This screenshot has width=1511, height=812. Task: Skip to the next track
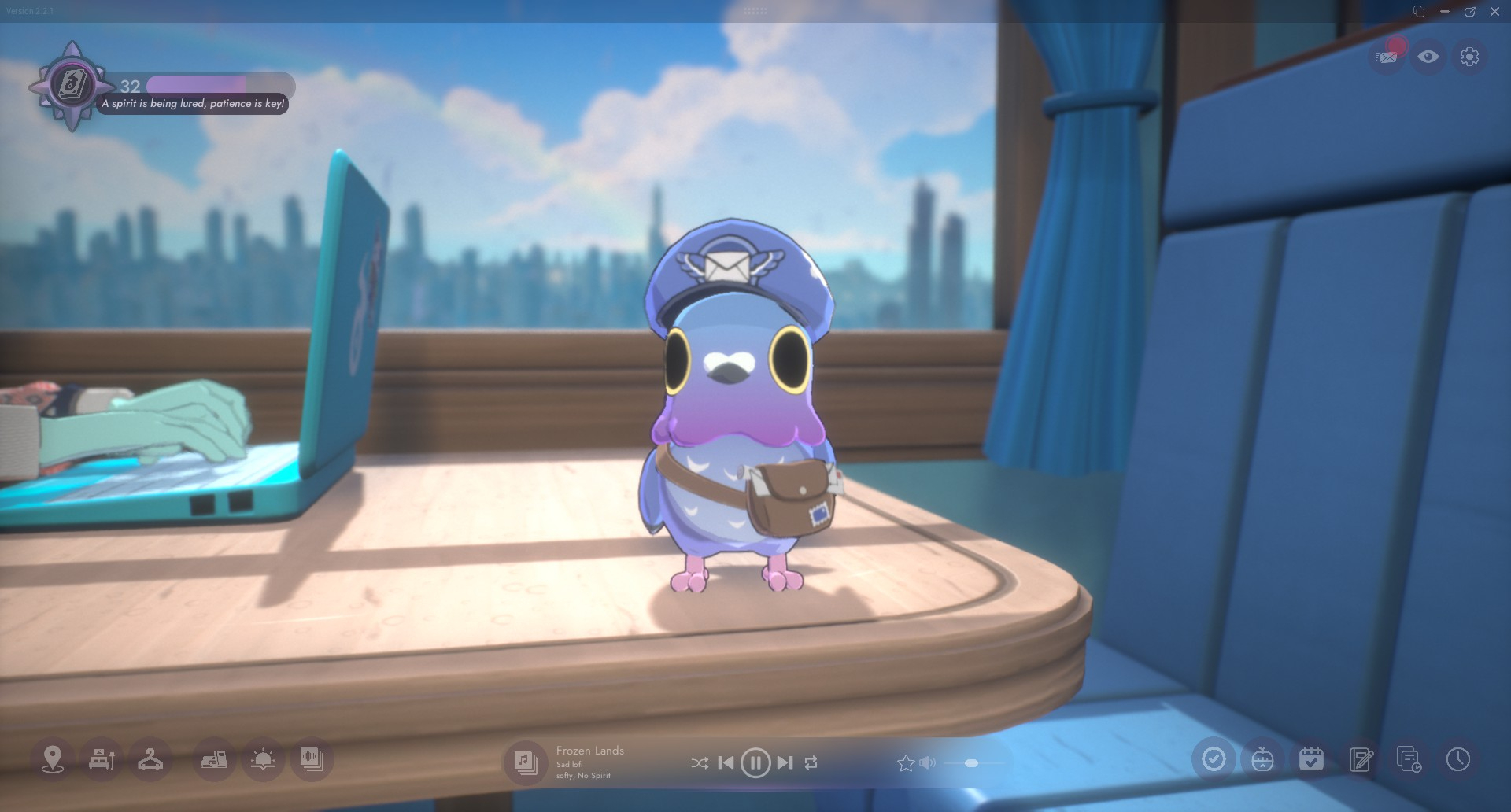pyautogui.click(x=785, y=762)
